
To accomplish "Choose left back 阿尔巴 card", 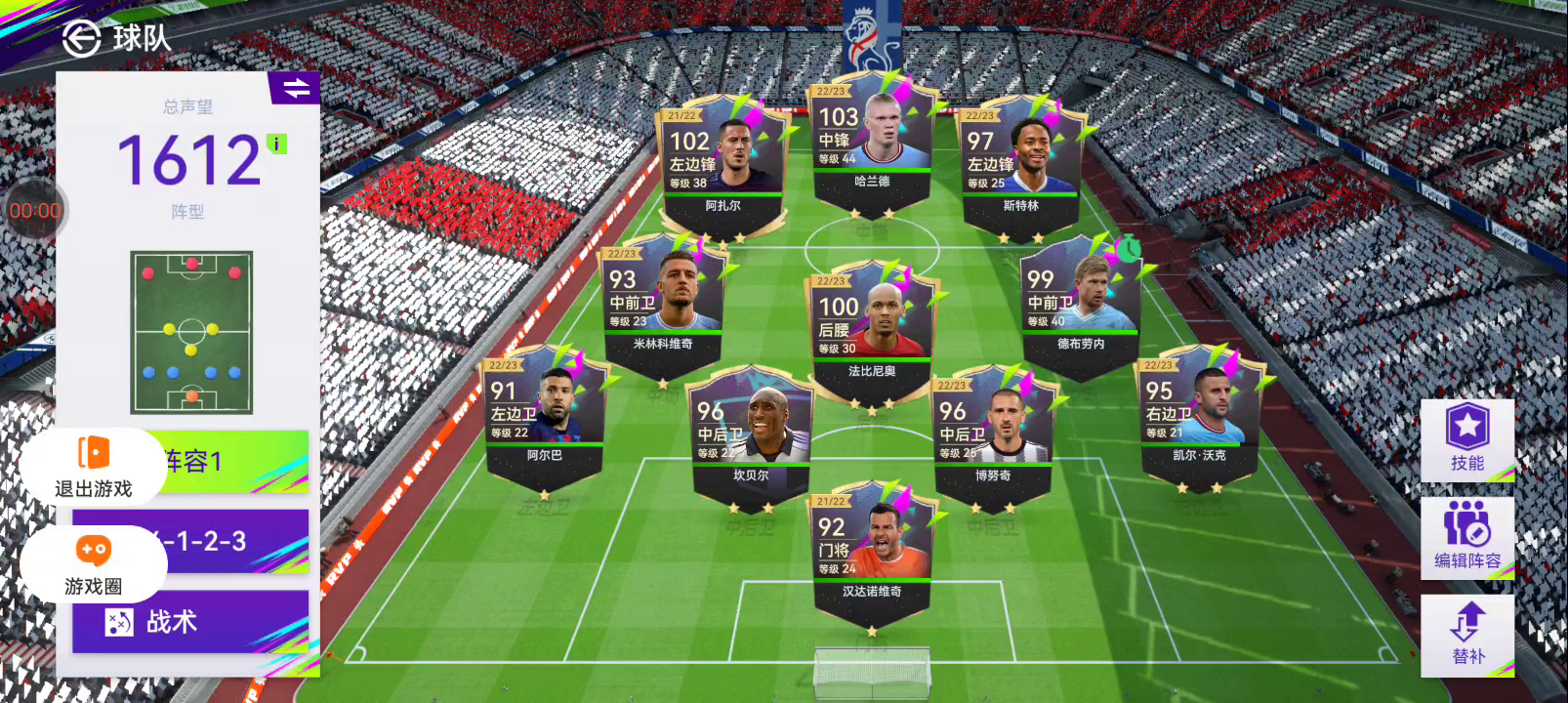I will [x=544, y=416].
